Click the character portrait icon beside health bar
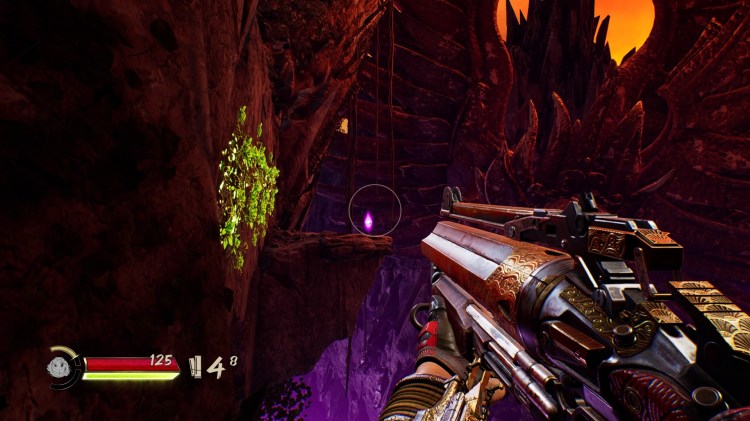This screenshot has width=750, height=421. coord(65,367)
